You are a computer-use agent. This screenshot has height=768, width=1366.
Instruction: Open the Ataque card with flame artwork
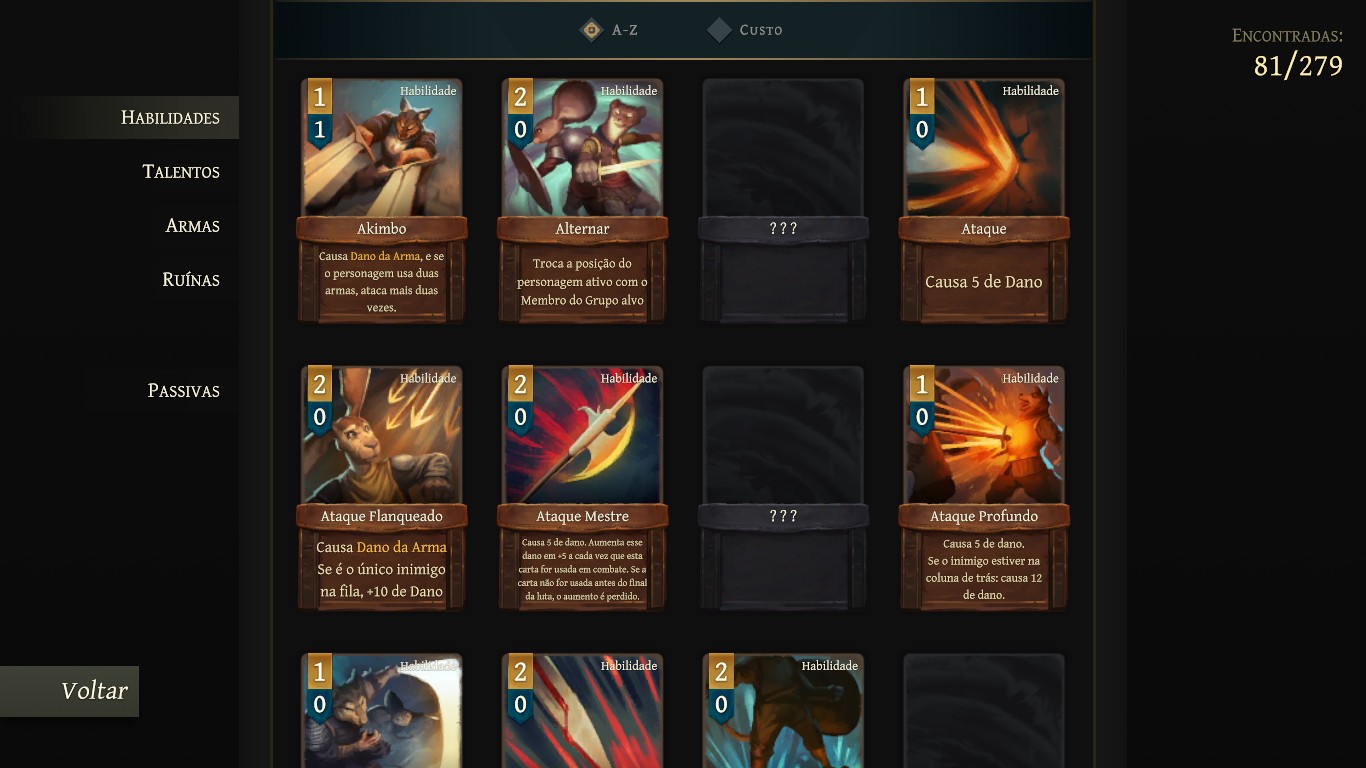[982, 150]
